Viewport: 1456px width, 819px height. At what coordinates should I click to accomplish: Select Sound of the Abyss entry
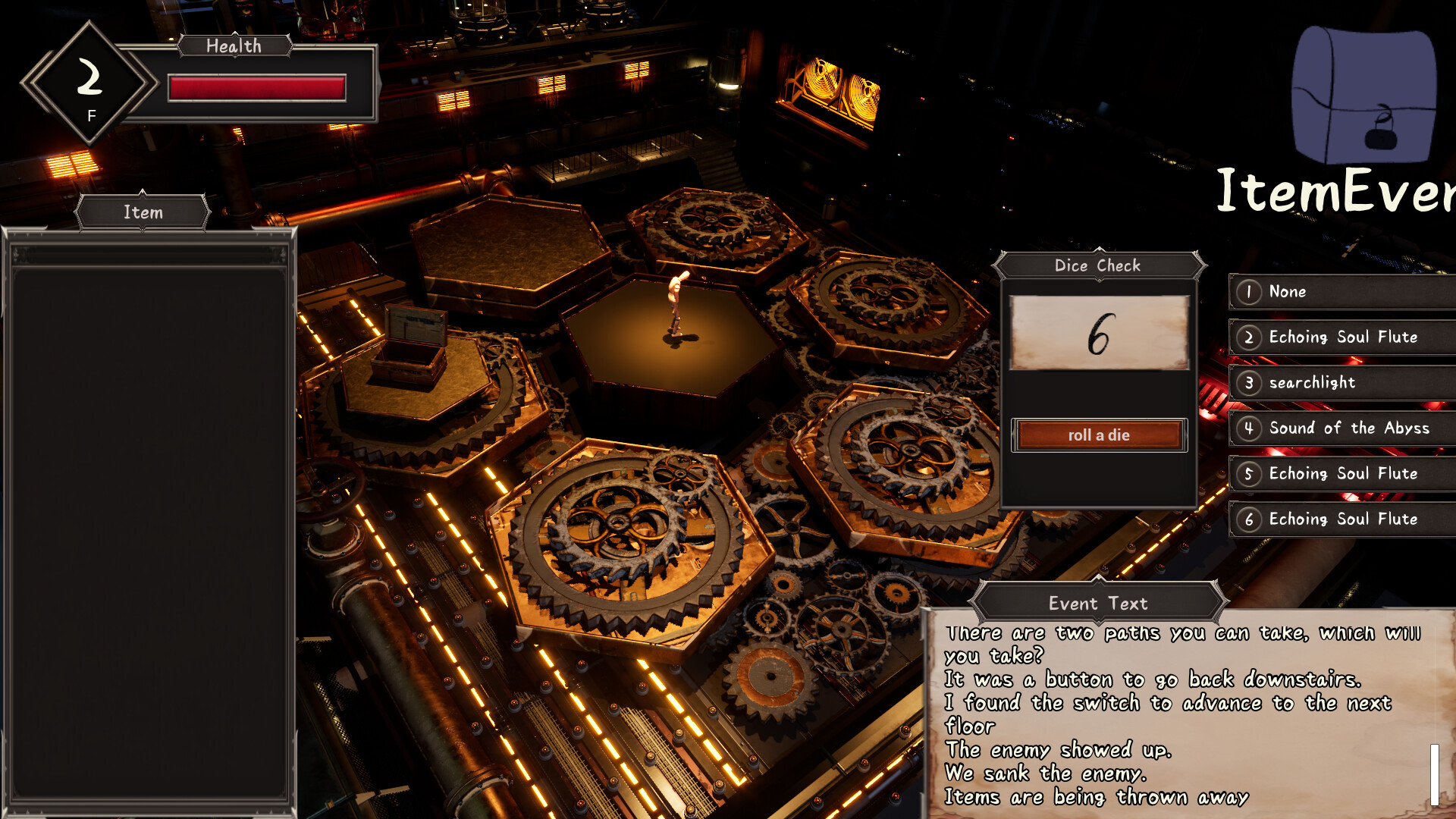coord(1342,428)
